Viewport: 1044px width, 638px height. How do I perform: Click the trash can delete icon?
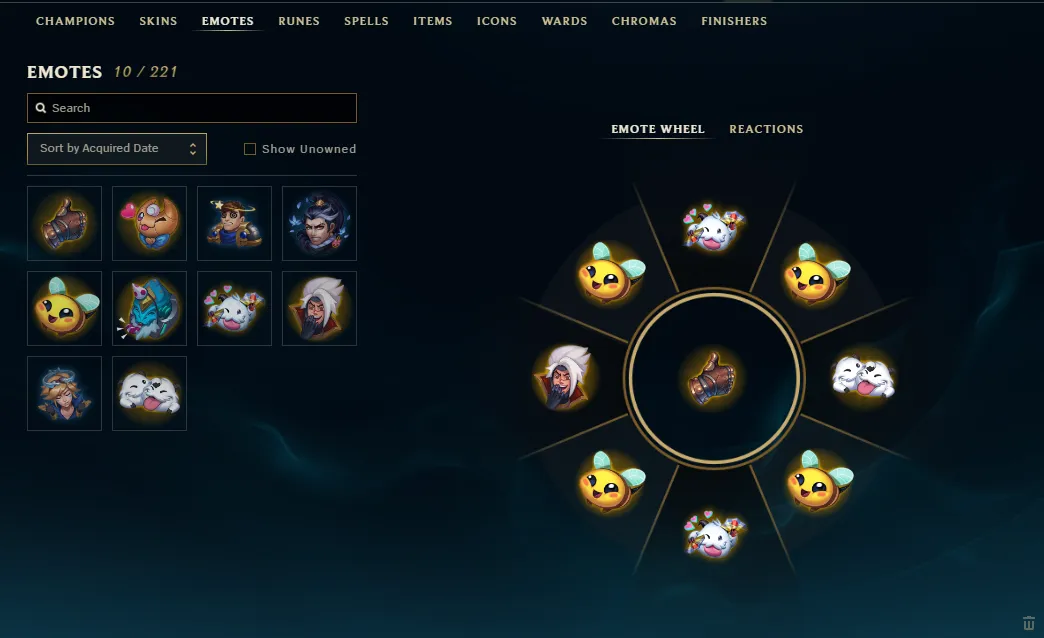click(x=1029, y=623)
